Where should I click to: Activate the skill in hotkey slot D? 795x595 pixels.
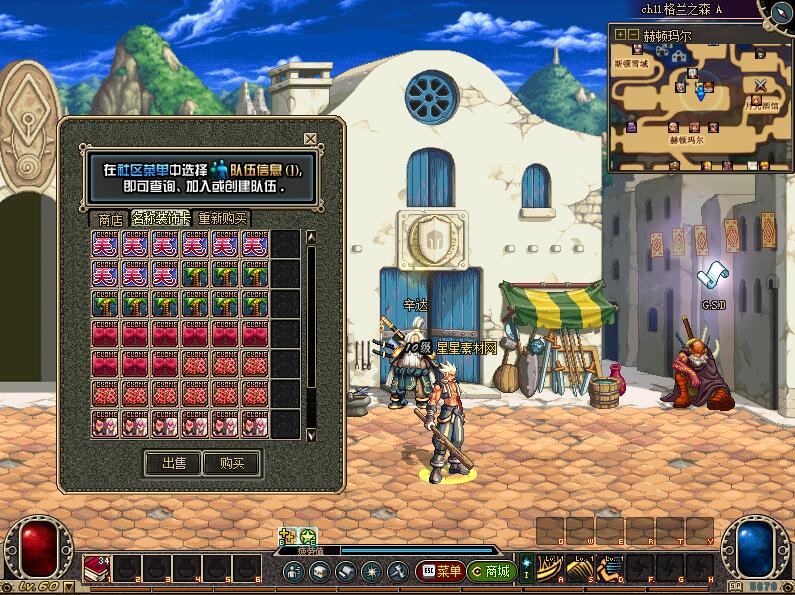coord(609,567)
